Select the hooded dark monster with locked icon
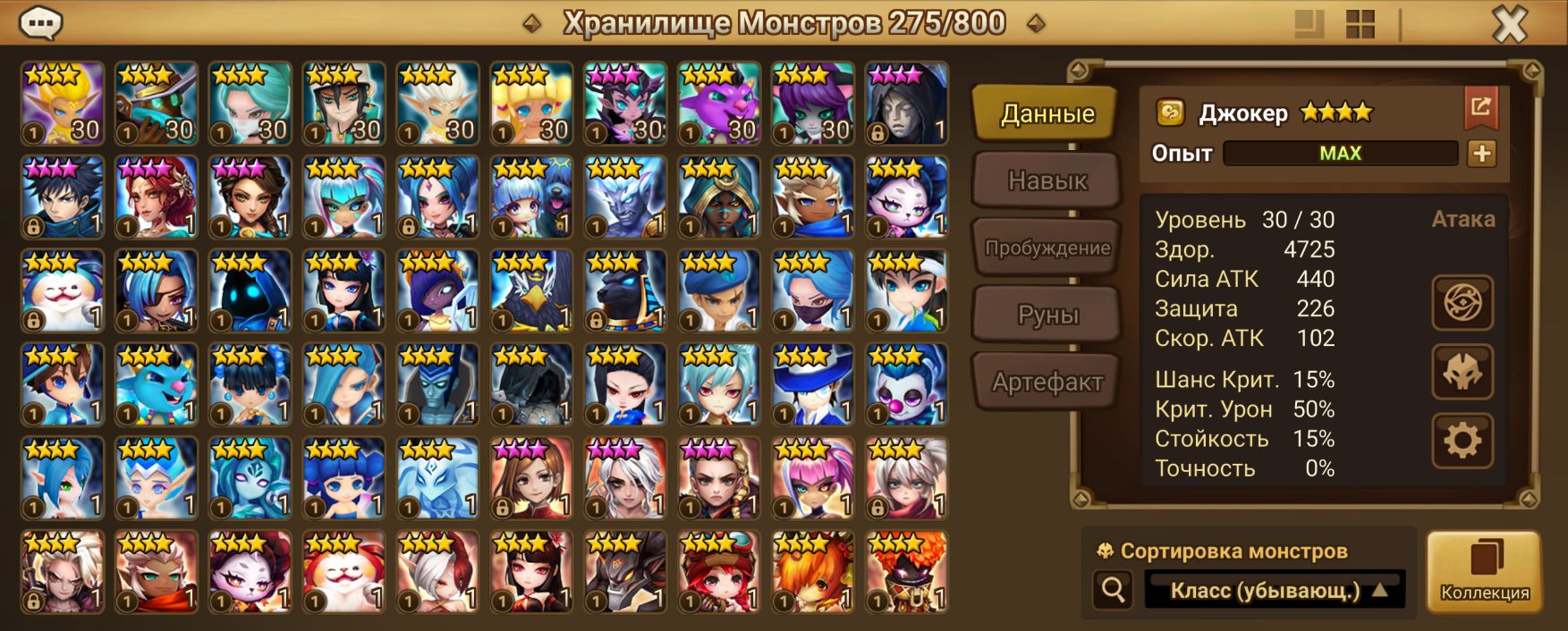The width and height of the screenshot is (1568, 631). click(907, 104)
